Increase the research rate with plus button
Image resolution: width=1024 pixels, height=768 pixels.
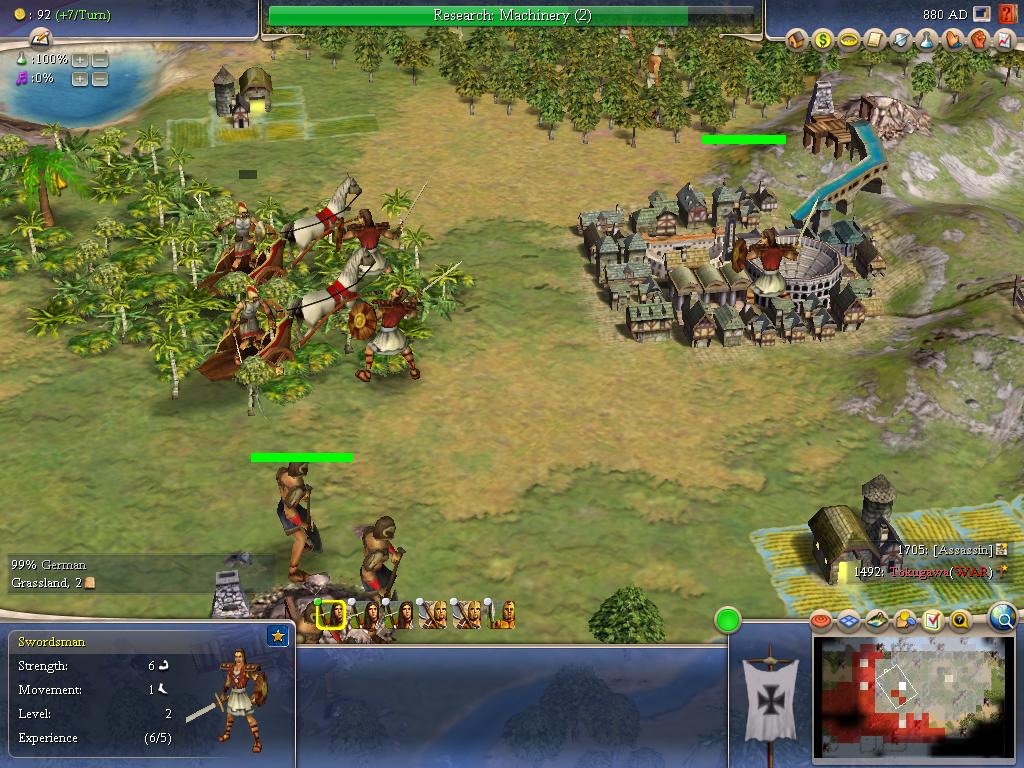[x=80, y=60]
